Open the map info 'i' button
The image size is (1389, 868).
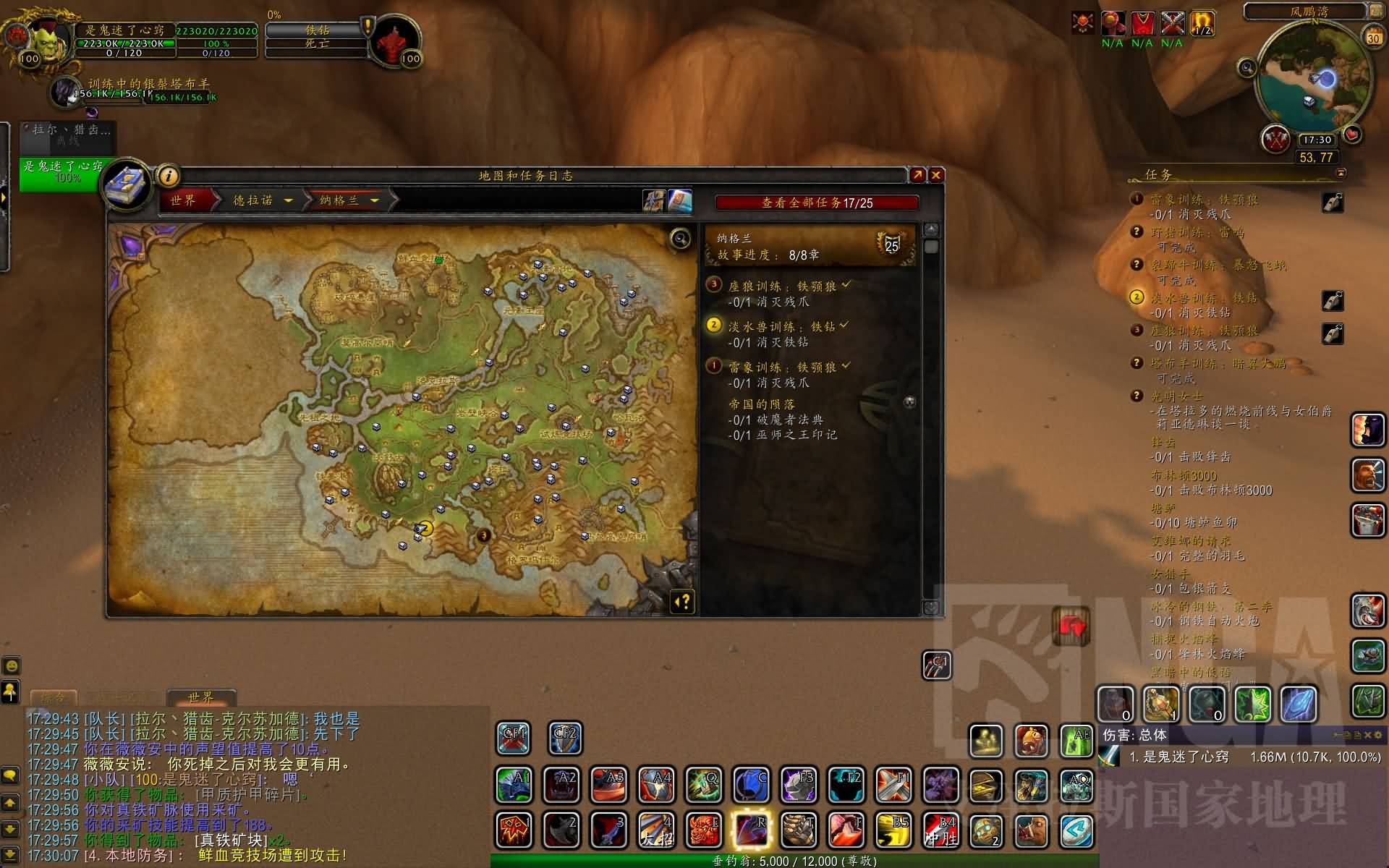(168, 176)
